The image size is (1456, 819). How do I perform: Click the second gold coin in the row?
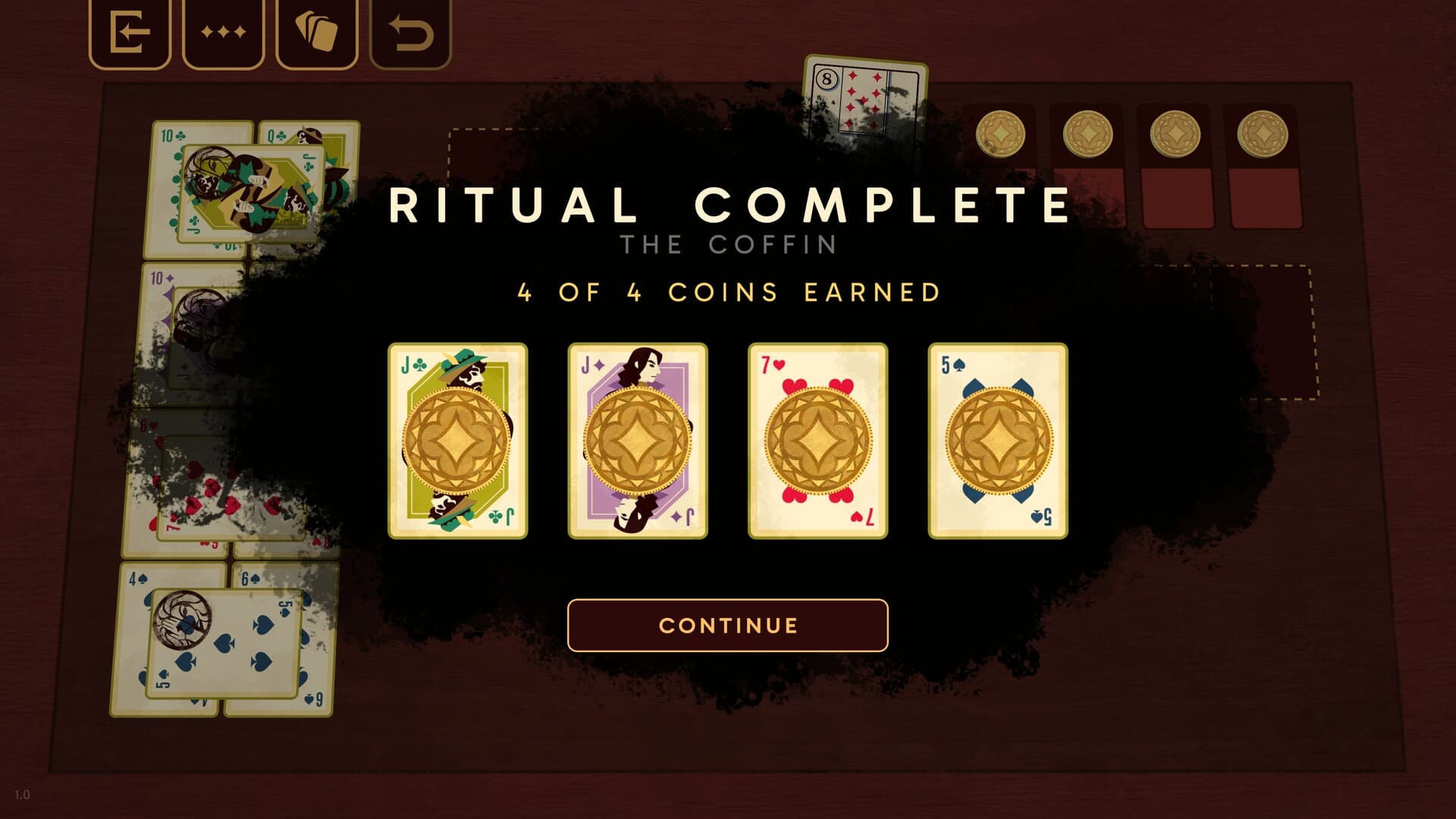[x=1087, y=134]
